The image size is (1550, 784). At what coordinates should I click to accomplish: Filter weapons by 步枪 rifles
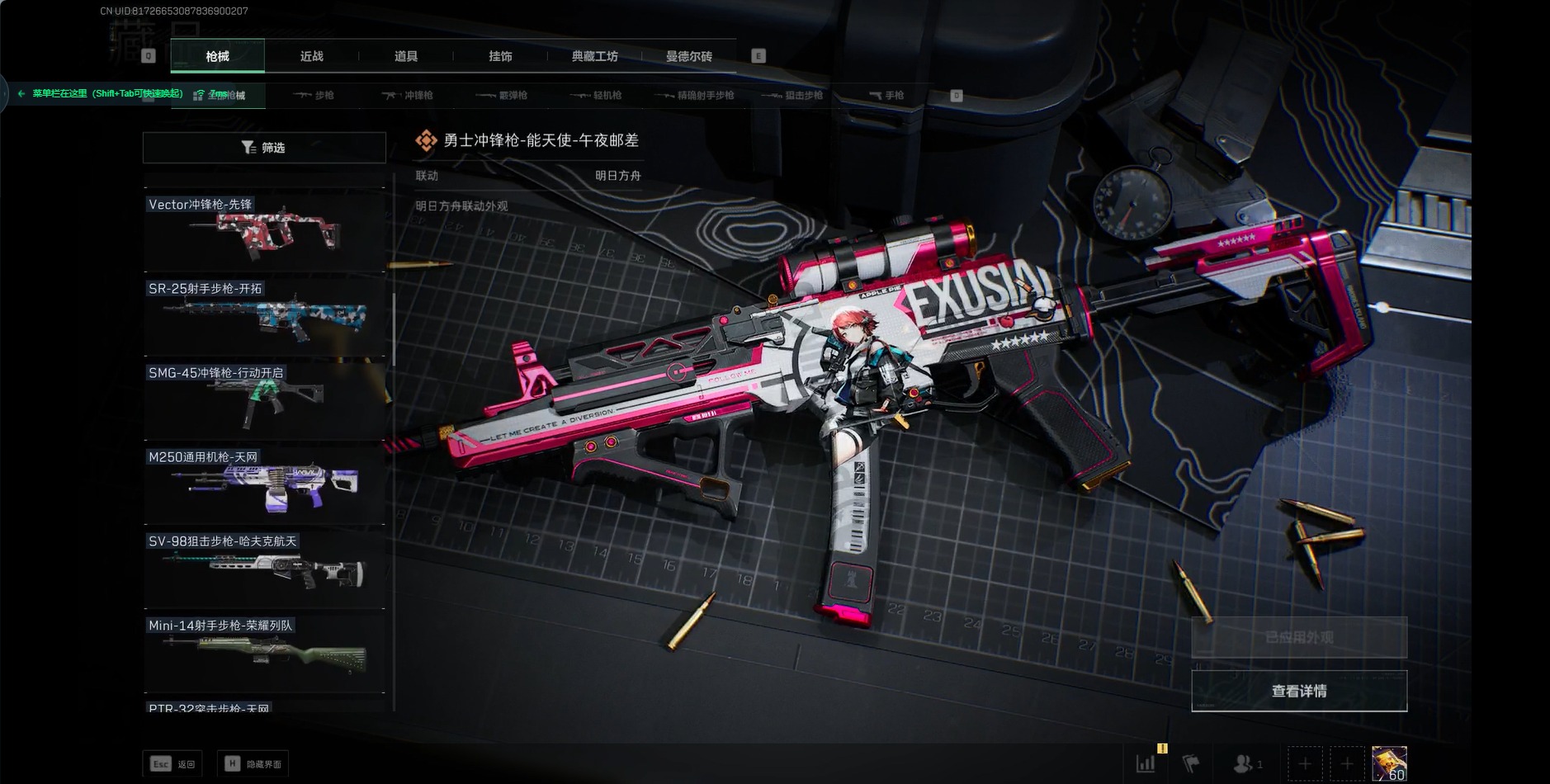pos(314,96)
